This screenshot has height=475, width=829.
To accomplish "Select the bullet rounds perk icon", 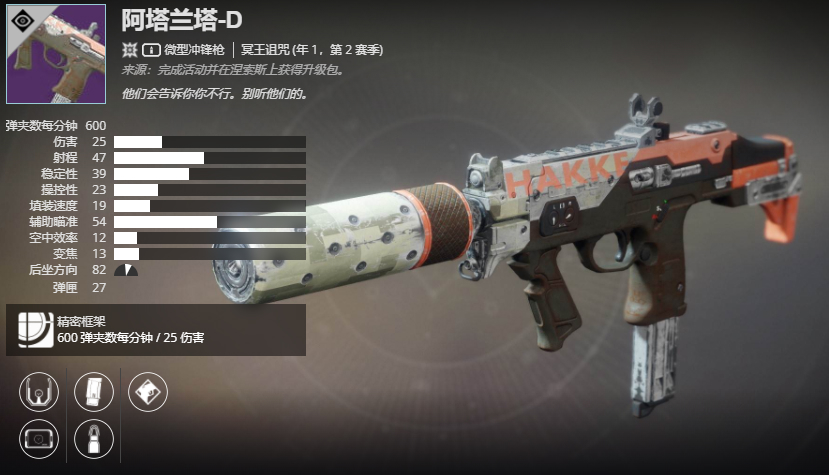I will coord(95,438).
